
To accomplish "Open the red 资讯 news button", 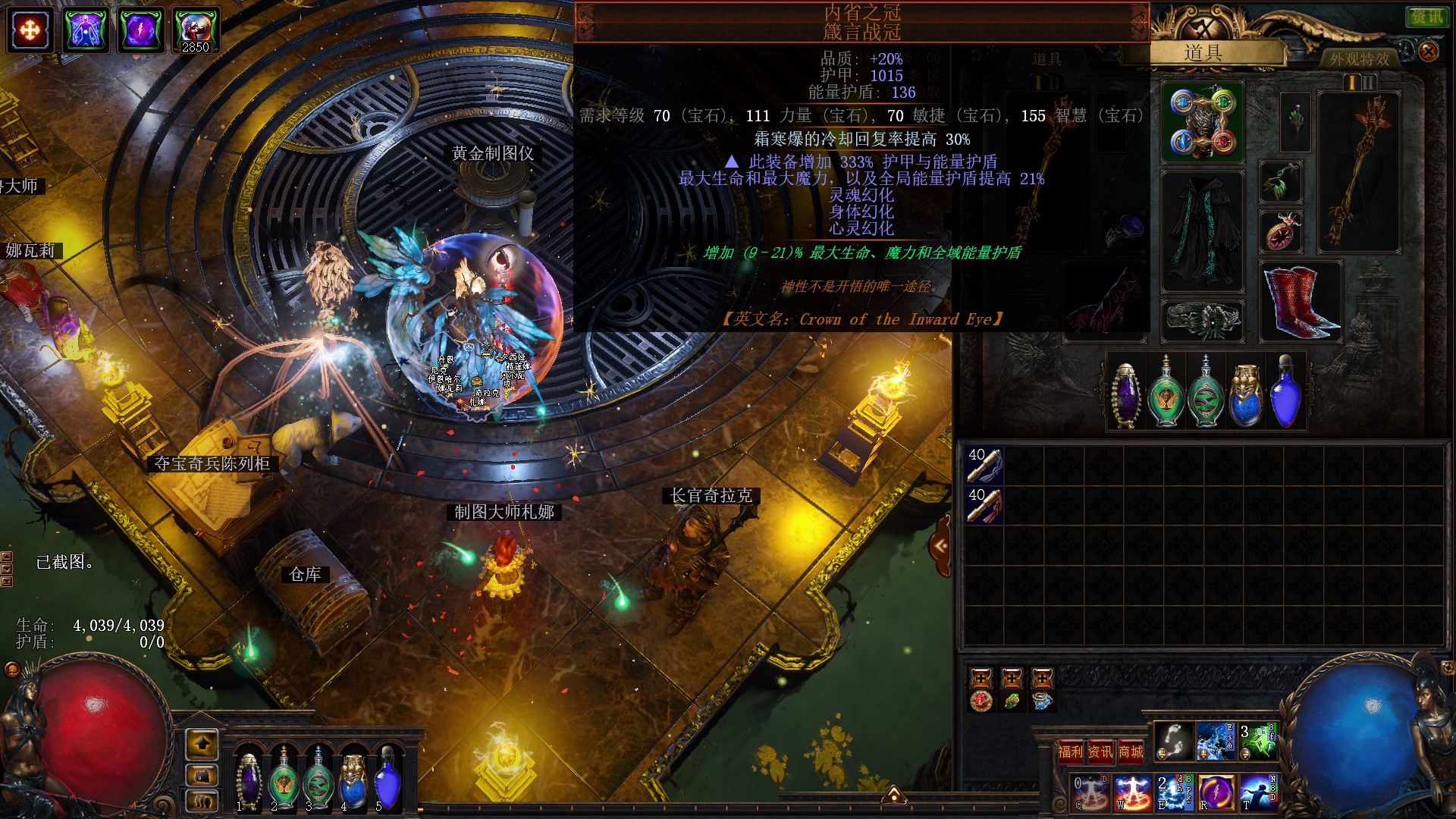I will 1100,752.
